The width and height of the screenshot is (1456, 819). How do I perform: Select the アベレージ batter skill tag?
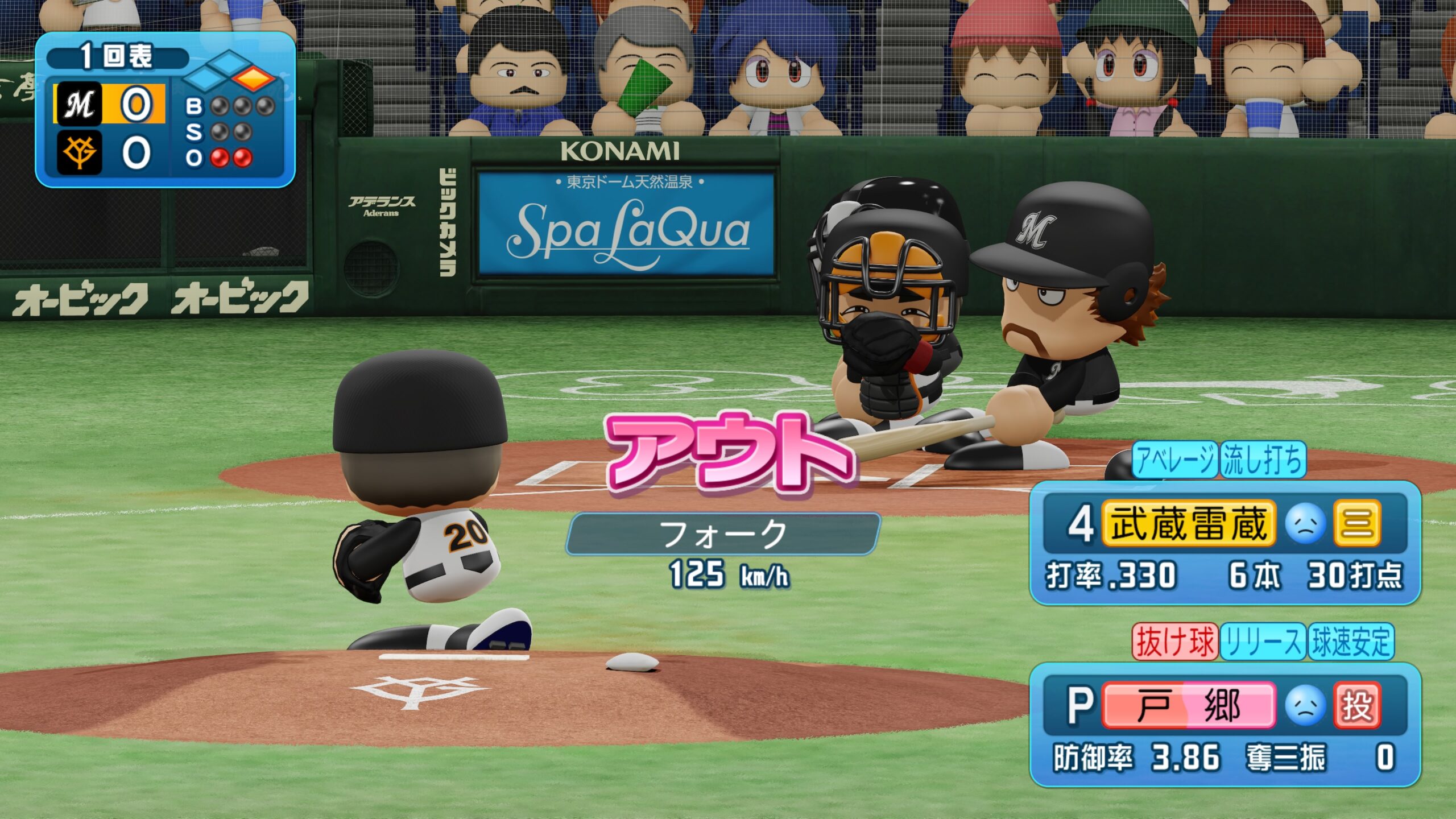click(1175, 460)
